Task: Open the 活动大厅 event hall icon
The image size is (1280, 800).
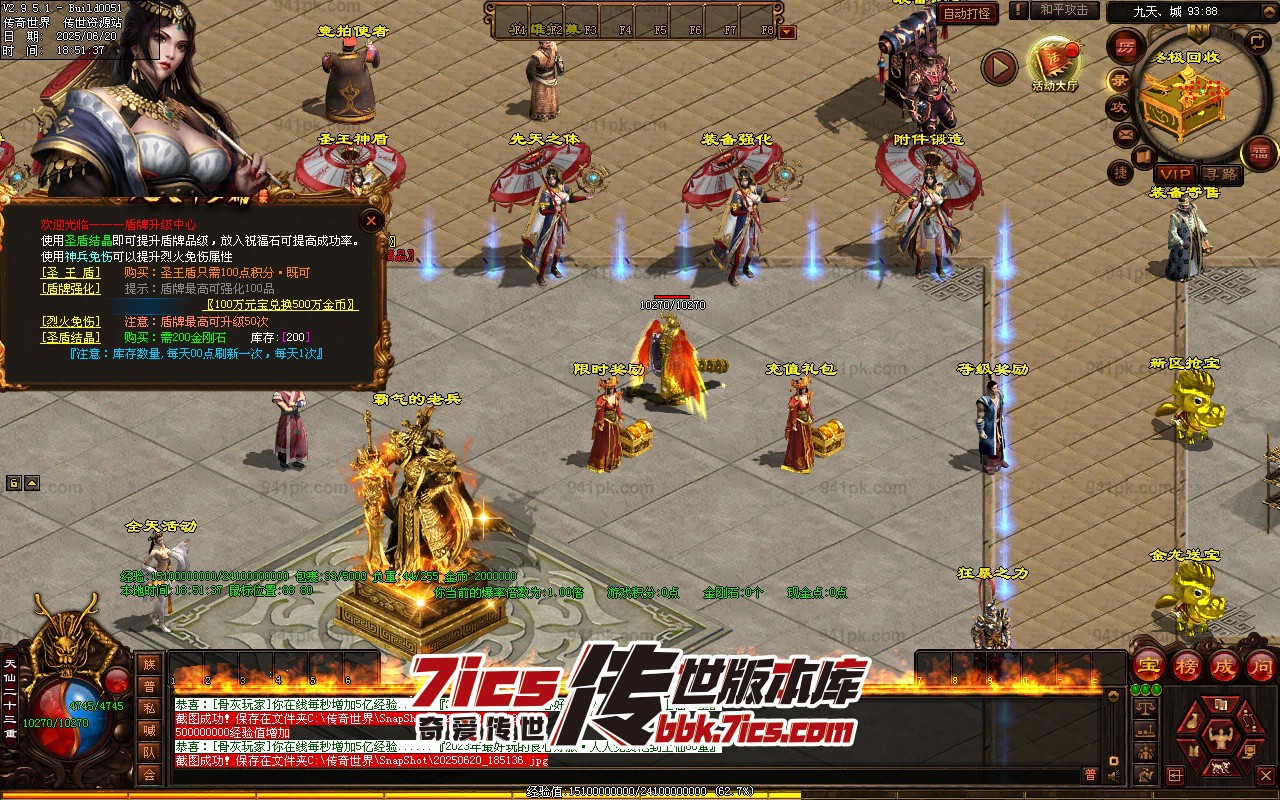Action: (x=1055, y=65)
